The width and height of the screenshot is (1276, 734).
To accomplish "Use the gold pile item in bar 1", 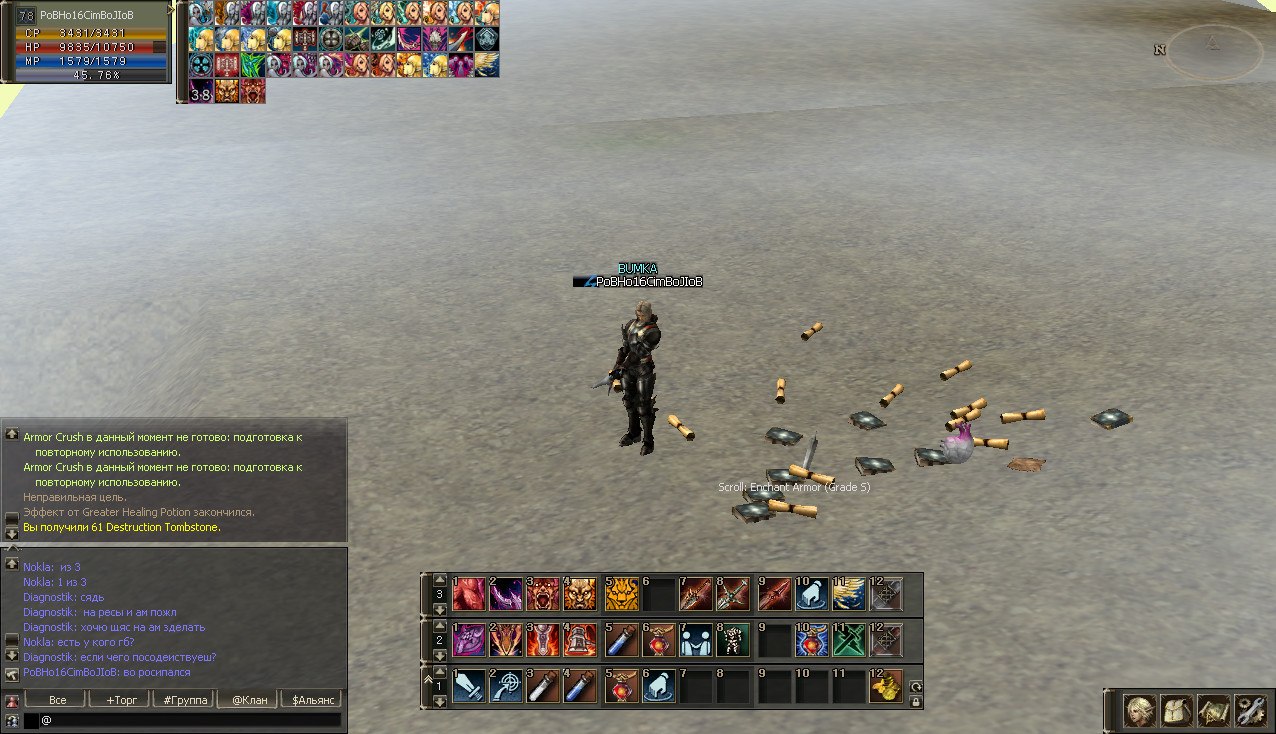I will (x=886, y=686).
